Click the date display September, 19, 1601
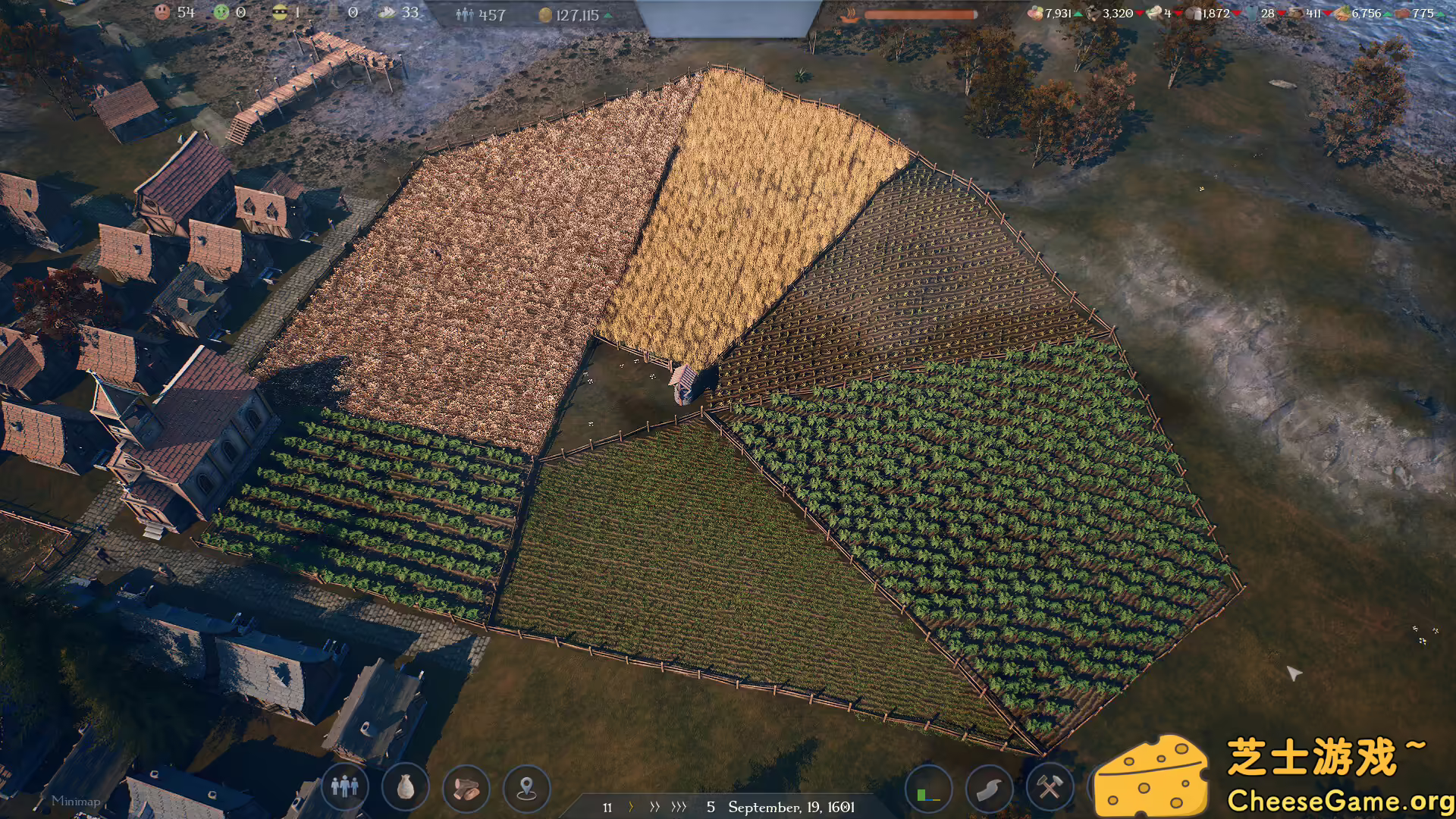The image size is (1456, 819). pos(792,808)
